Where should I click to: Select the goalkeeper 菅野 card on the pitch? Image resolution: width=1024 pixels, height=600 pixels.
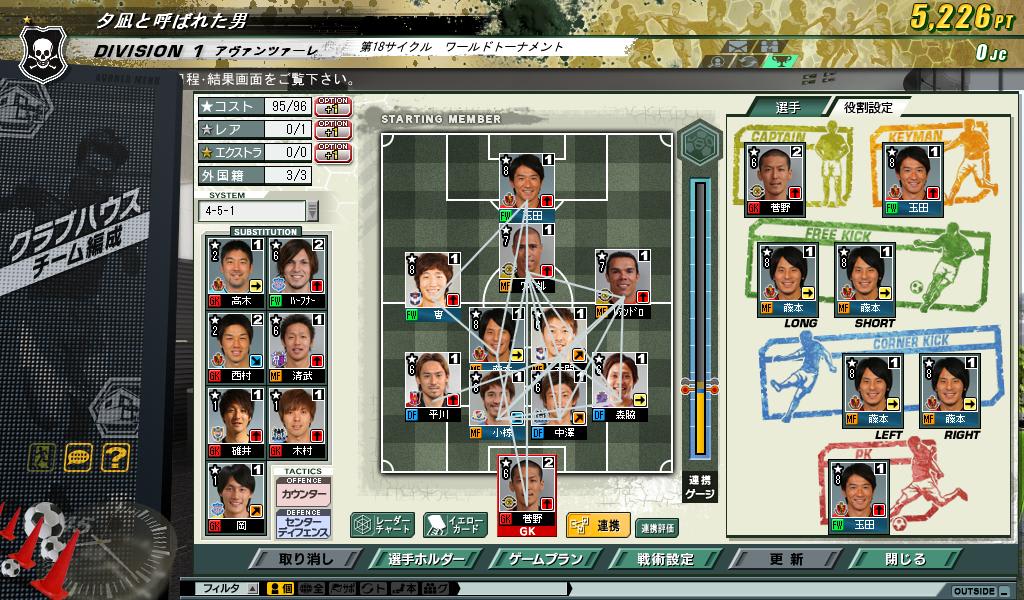(x=526, y=494)
